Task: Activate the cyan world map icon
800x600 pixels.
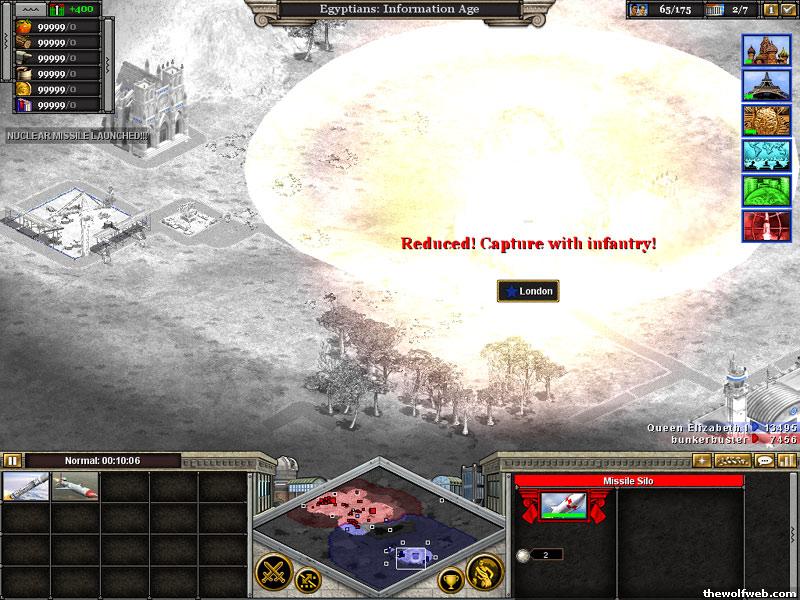Action: click(x=765, y=155)
